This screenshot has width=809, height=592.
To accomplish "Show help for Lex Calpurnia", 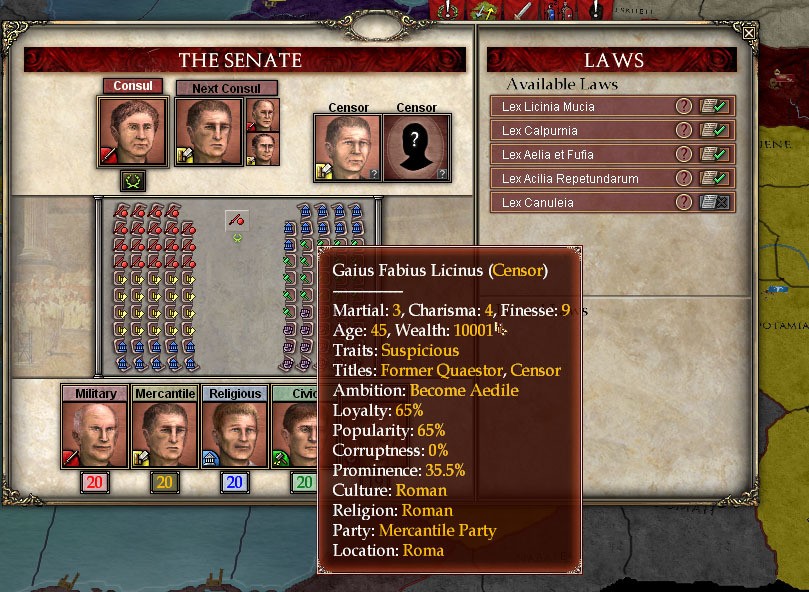I will [684, 130].
